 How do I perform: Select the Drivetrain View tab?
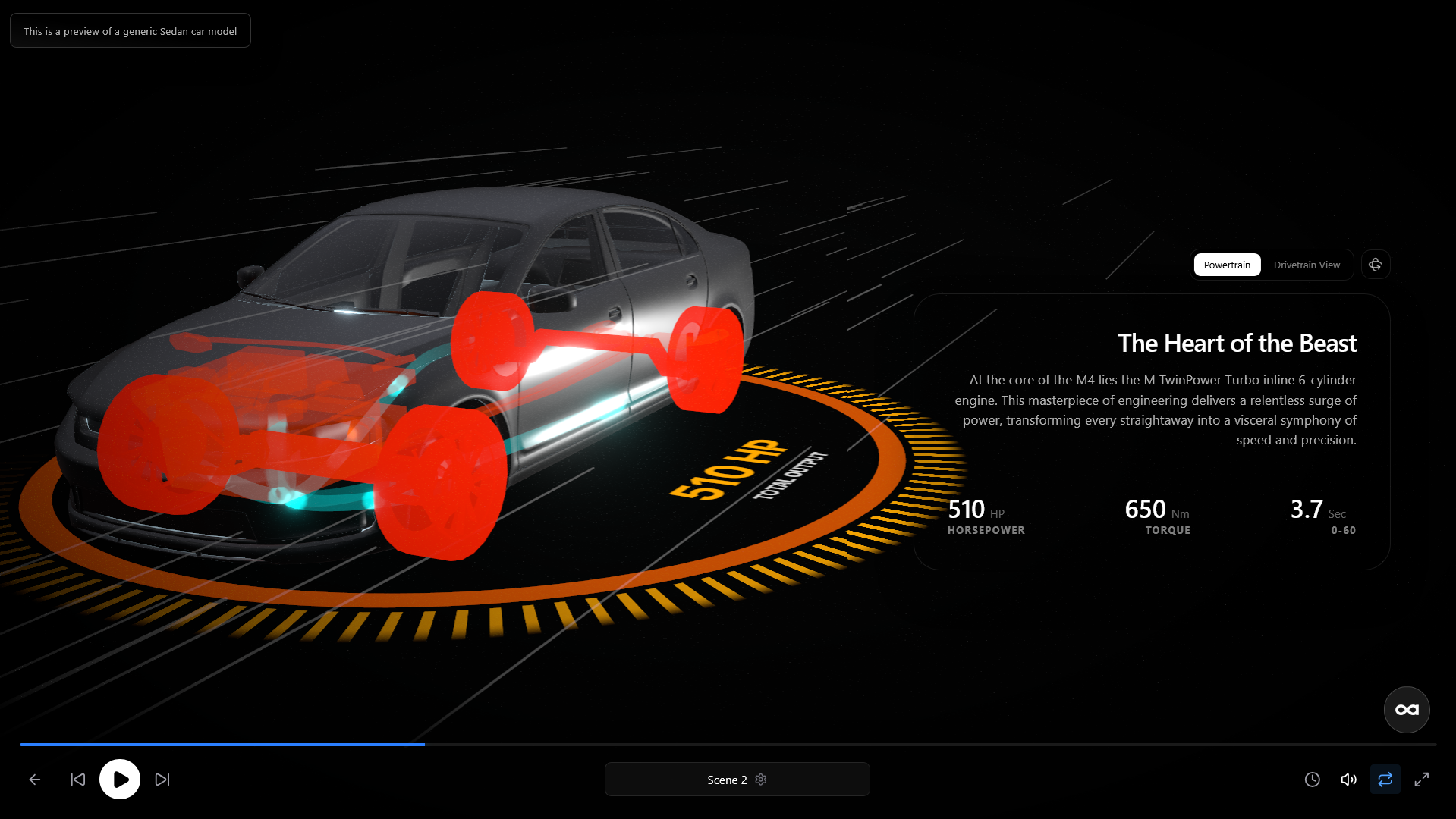click(x=1307, y=265)
